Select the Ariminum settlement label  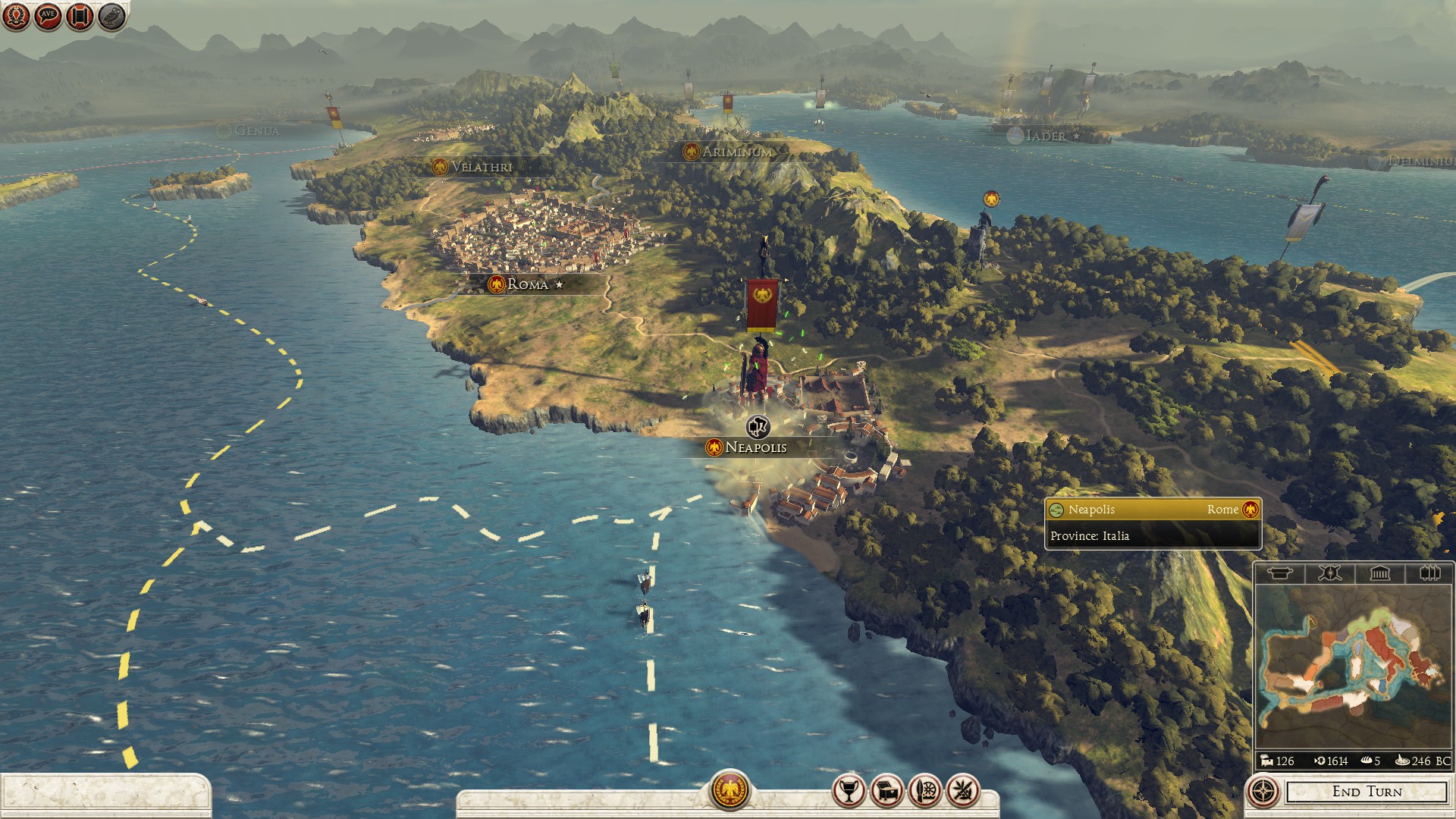[x=736, y=152]
